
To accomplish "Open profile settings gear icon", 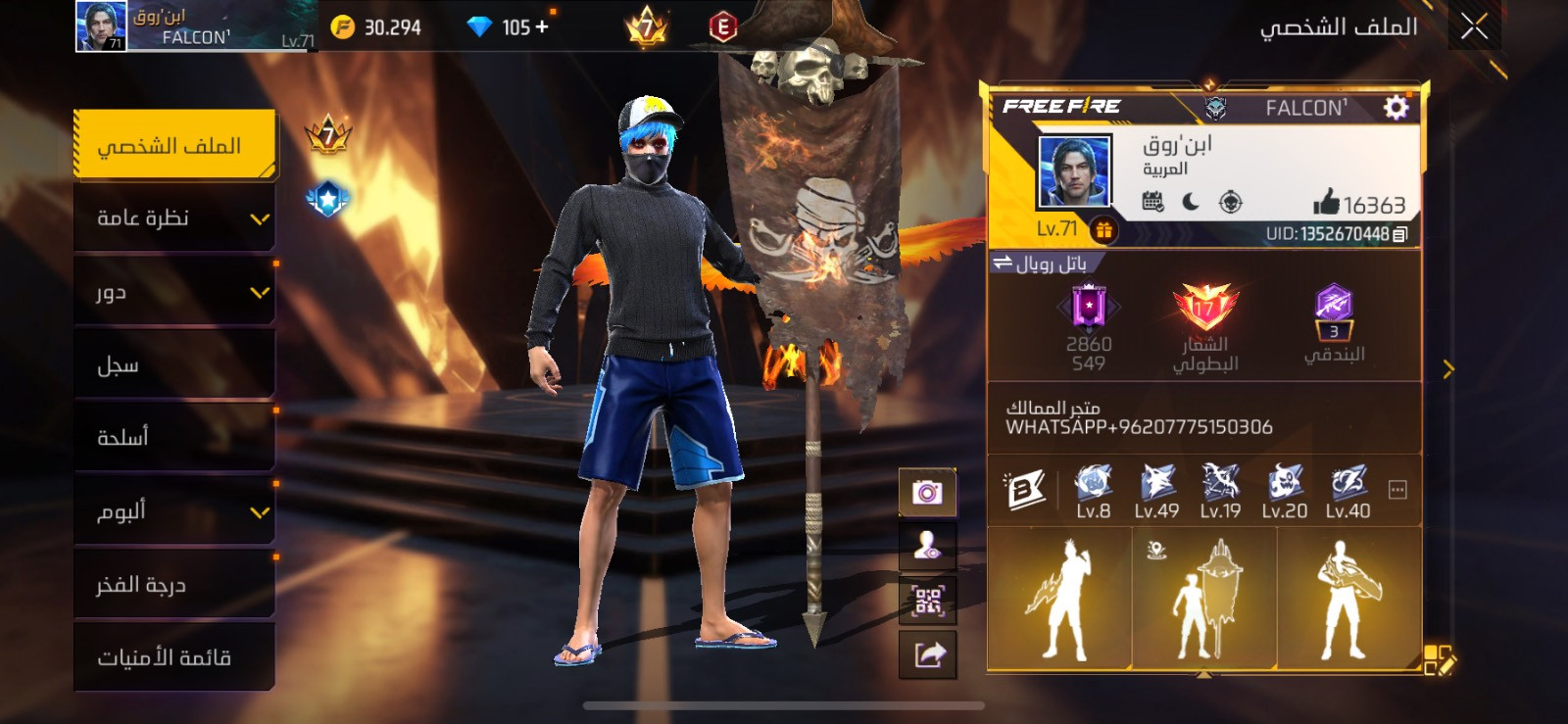I will click(1396, 107).
